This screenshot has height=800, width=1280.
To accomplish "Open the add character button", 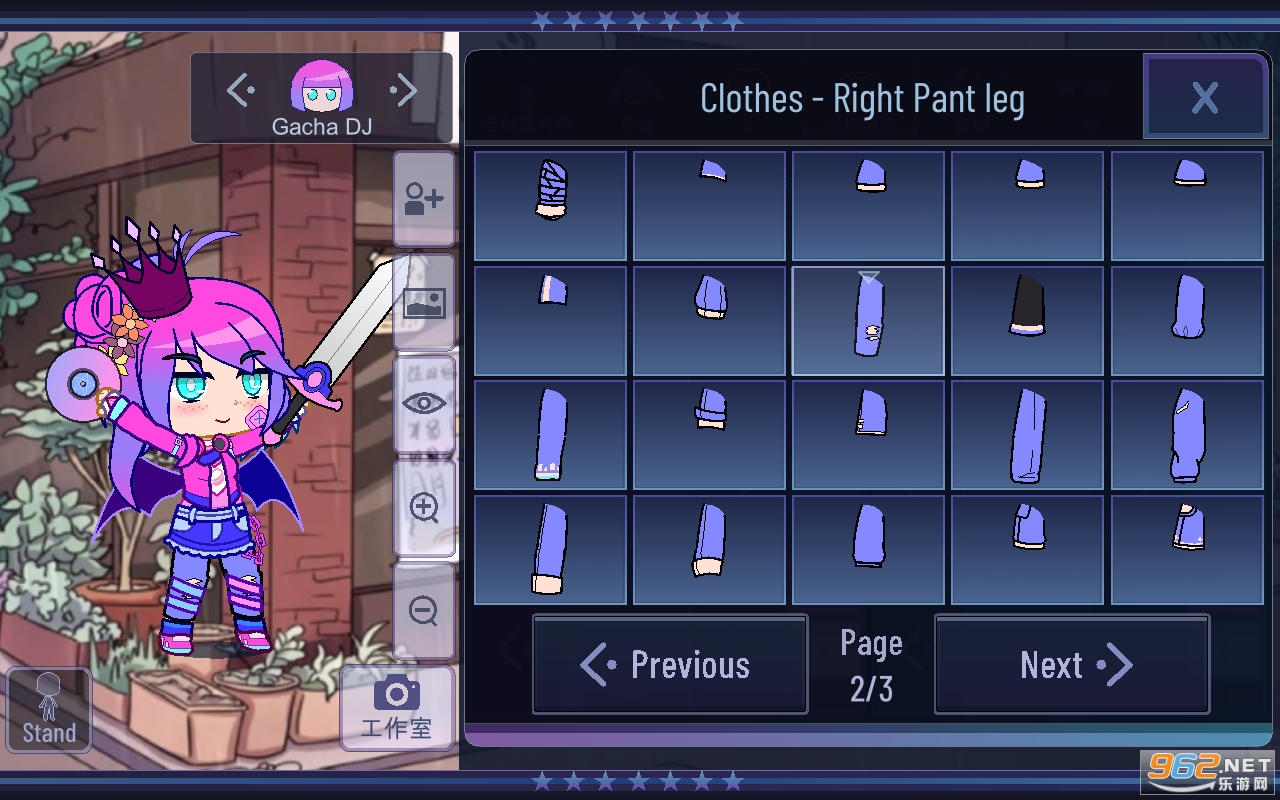I will [424, 199].
